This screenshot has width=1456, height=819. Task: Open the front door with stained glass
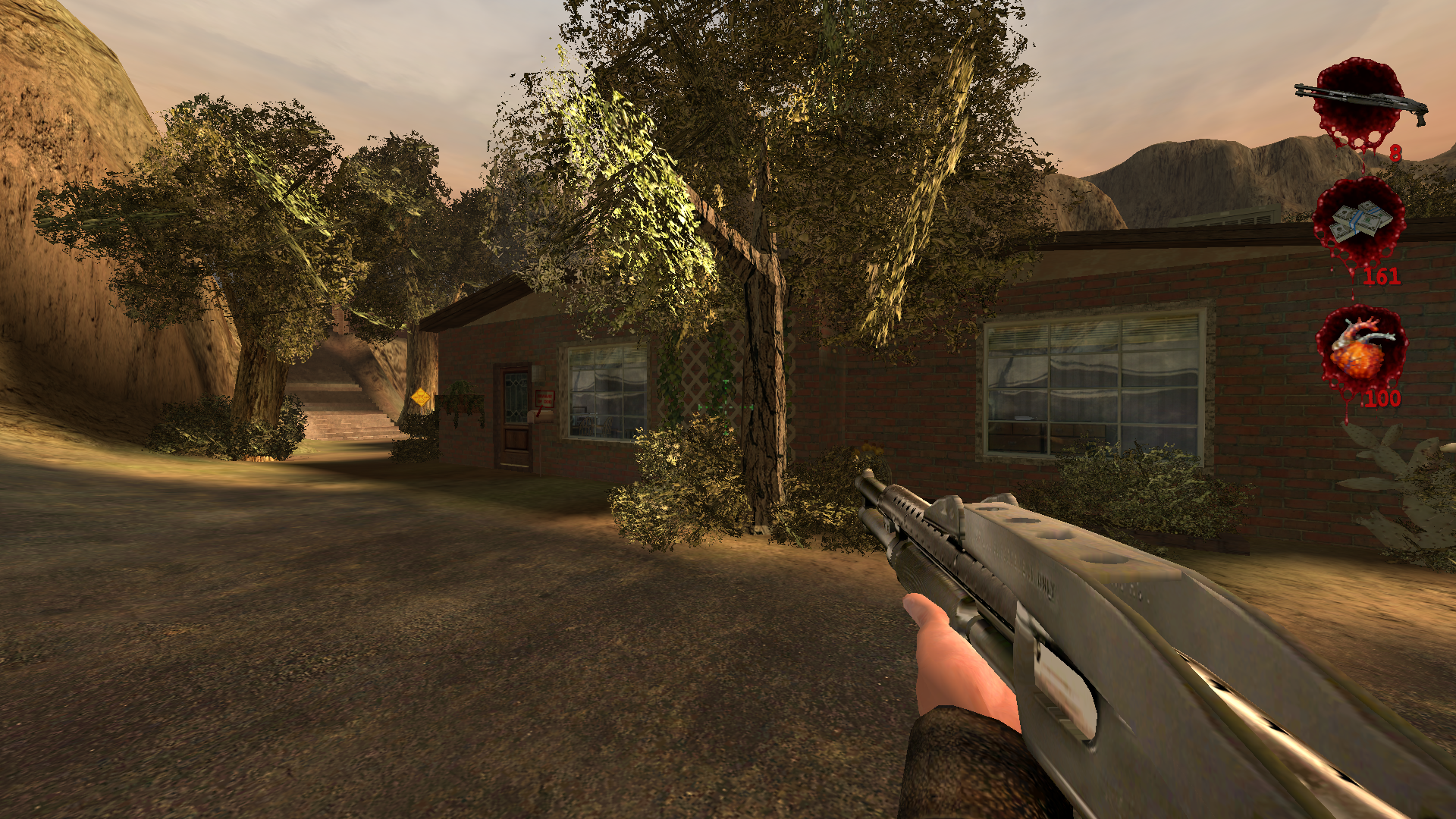pyautogui.click(x=516, y=397)
